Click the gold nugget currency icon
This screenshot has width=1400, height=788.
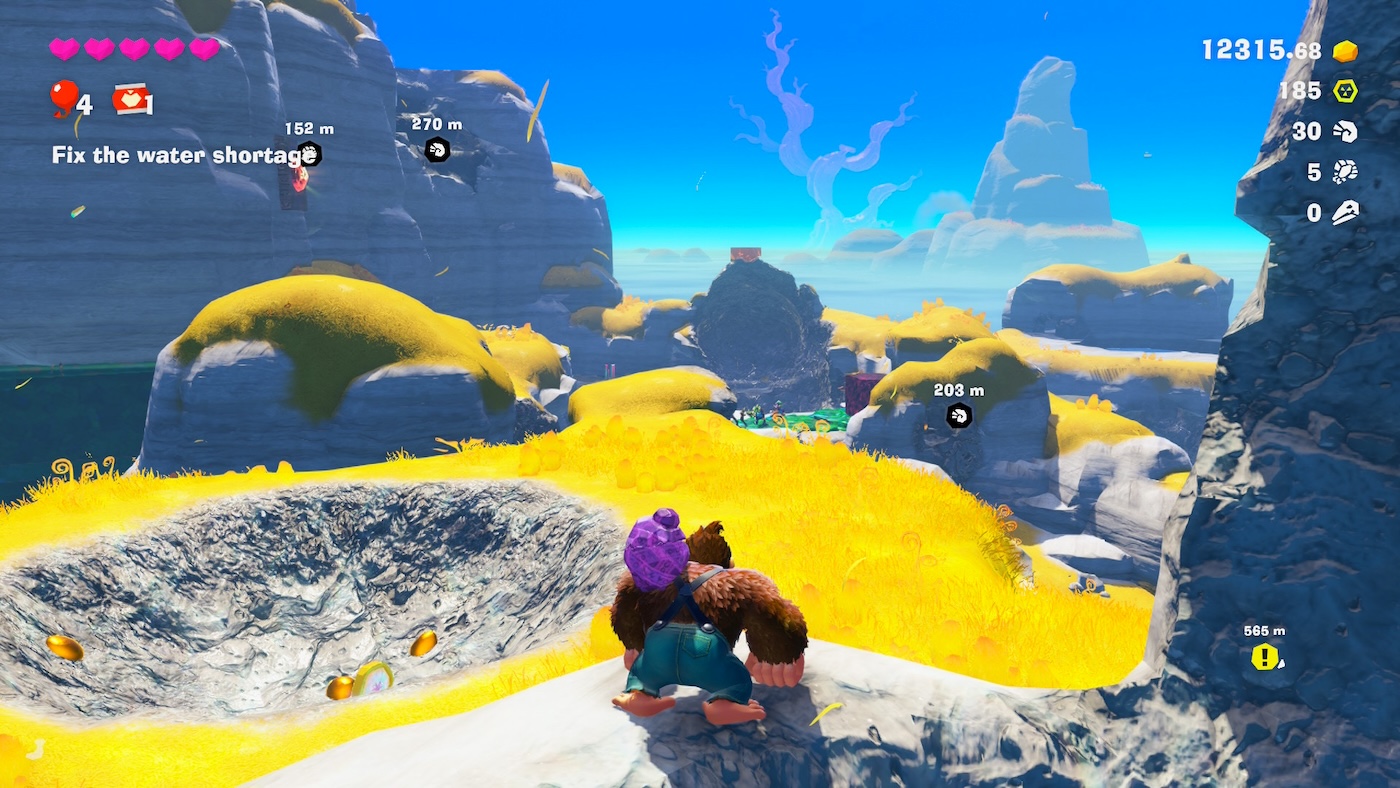pos(1345,50)
